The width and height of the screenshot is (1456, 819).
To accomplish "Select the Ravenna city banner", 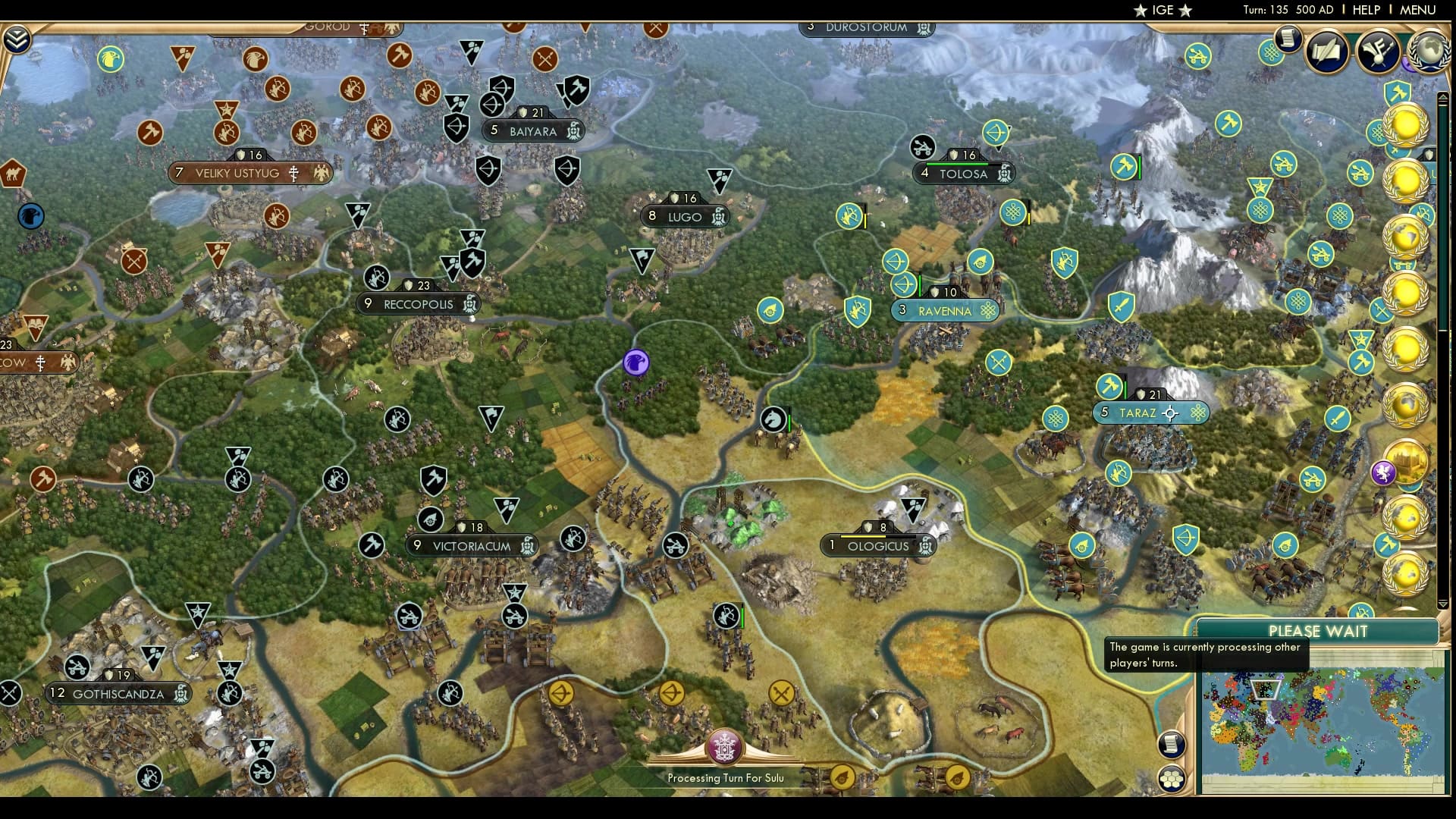I will [x=945, y=310].
